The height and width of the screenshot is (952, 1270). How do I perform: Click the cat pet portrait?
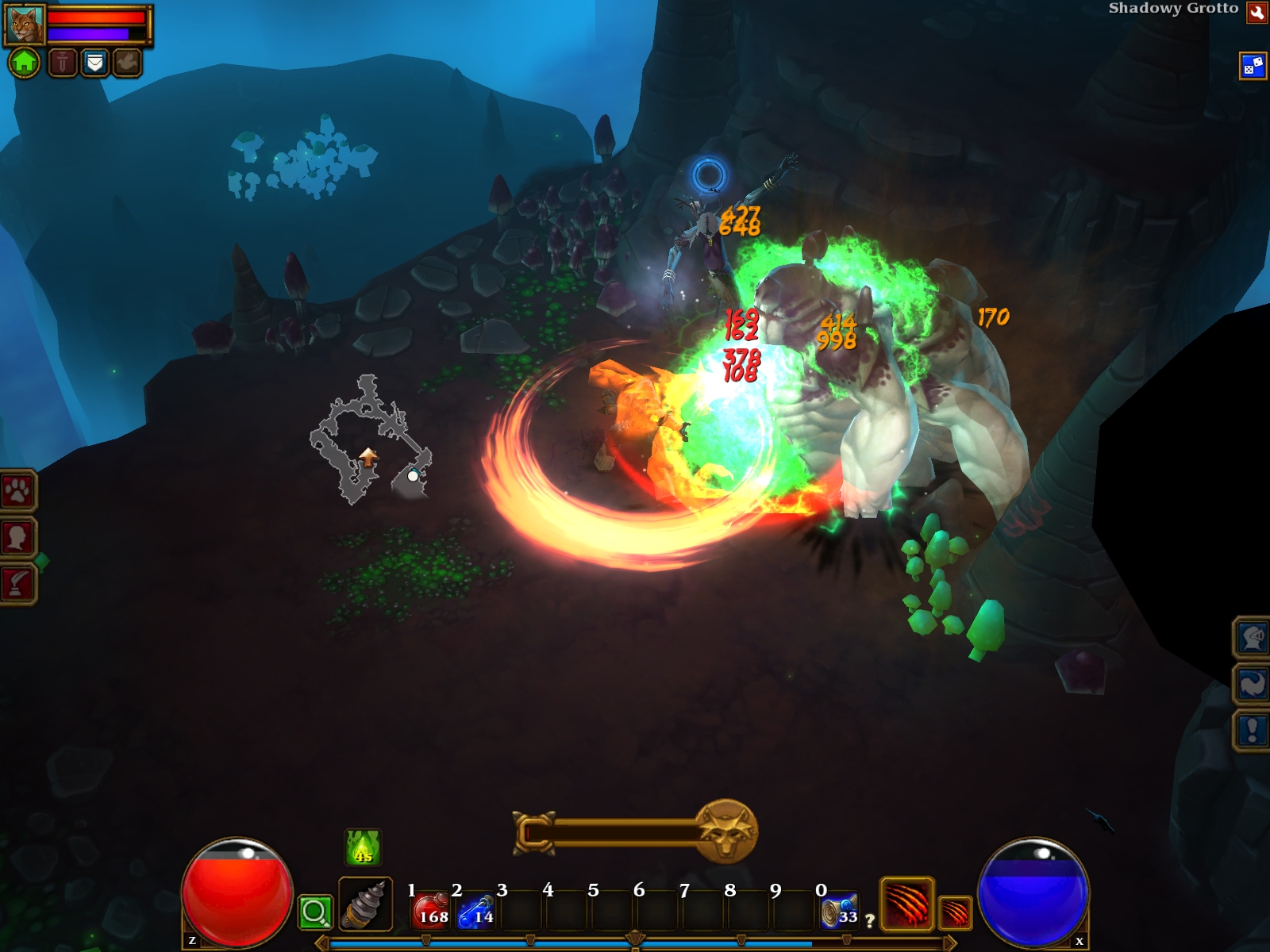[25, 25]
